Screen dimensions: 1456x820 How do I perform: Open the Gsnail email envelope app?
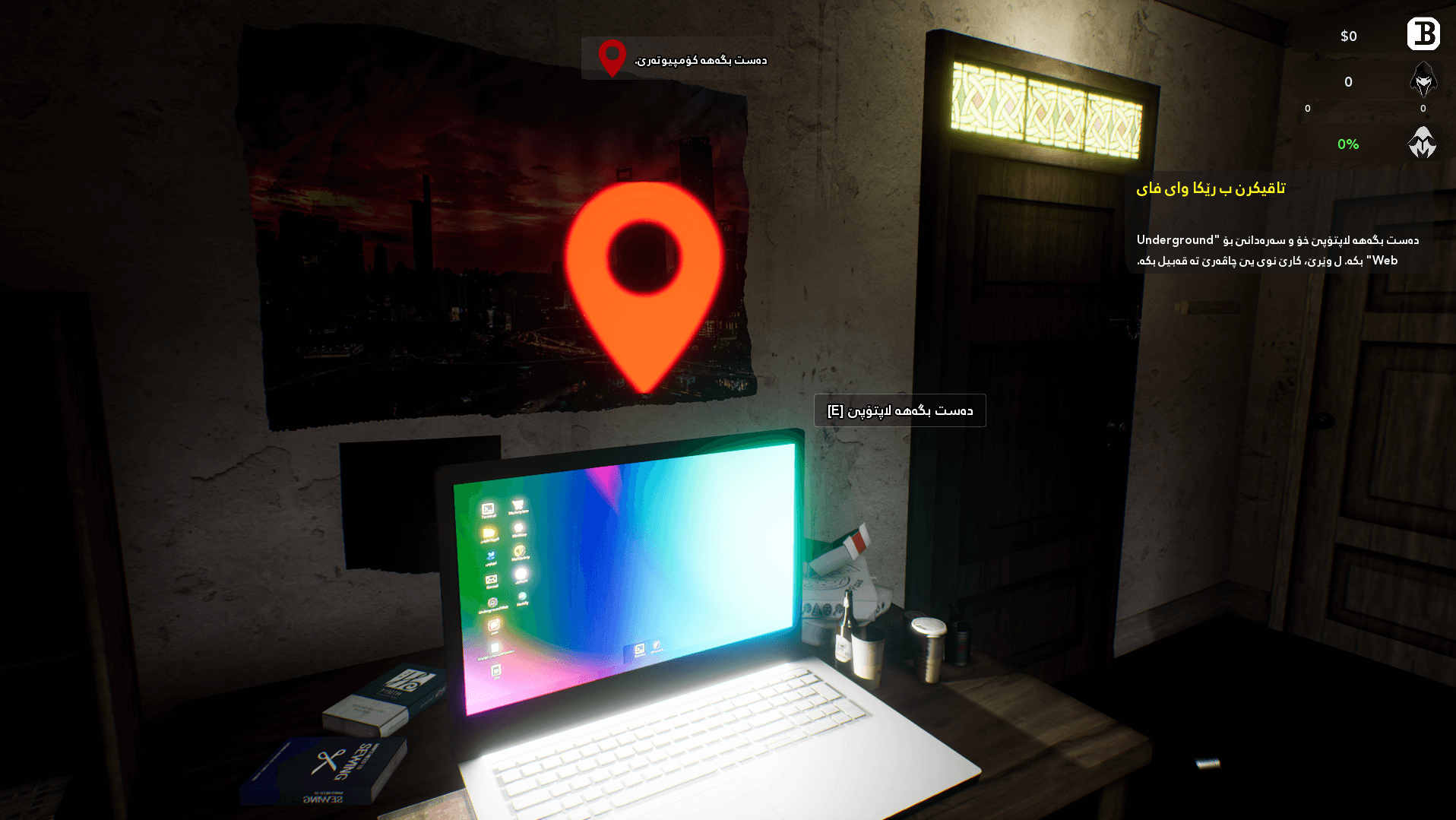tap(491, 579)
